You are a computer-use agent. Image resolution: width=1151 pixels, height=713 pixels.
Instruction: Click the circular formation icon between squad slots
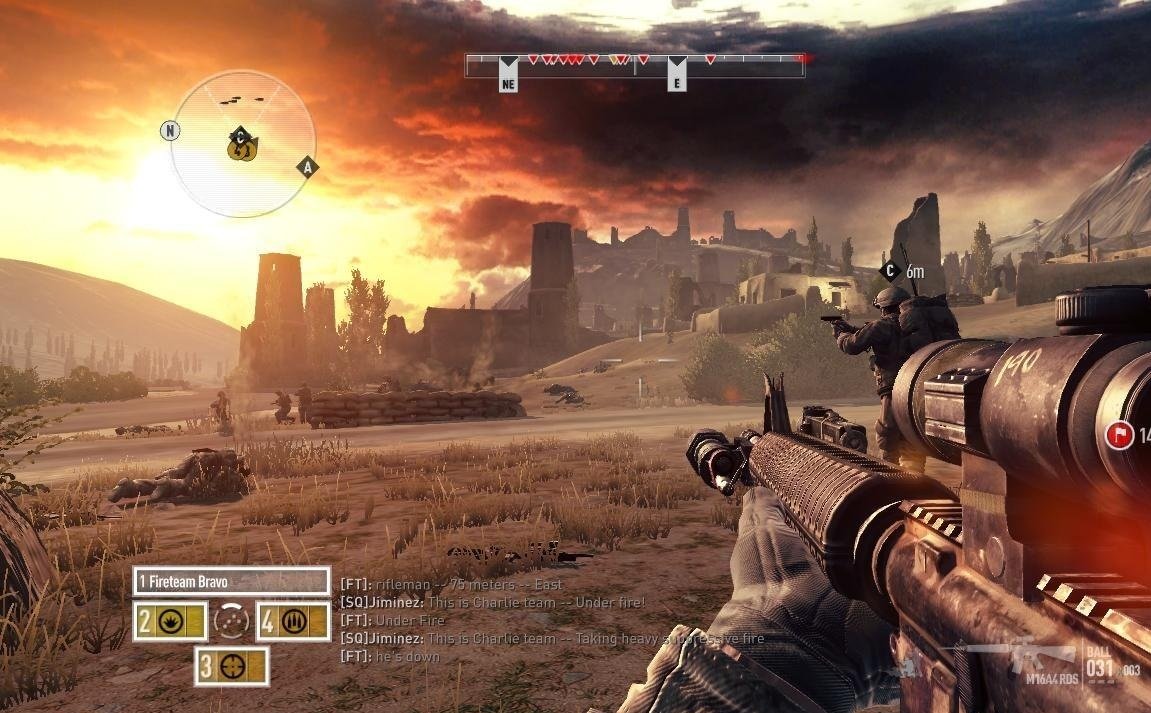[x=232, y=621]
